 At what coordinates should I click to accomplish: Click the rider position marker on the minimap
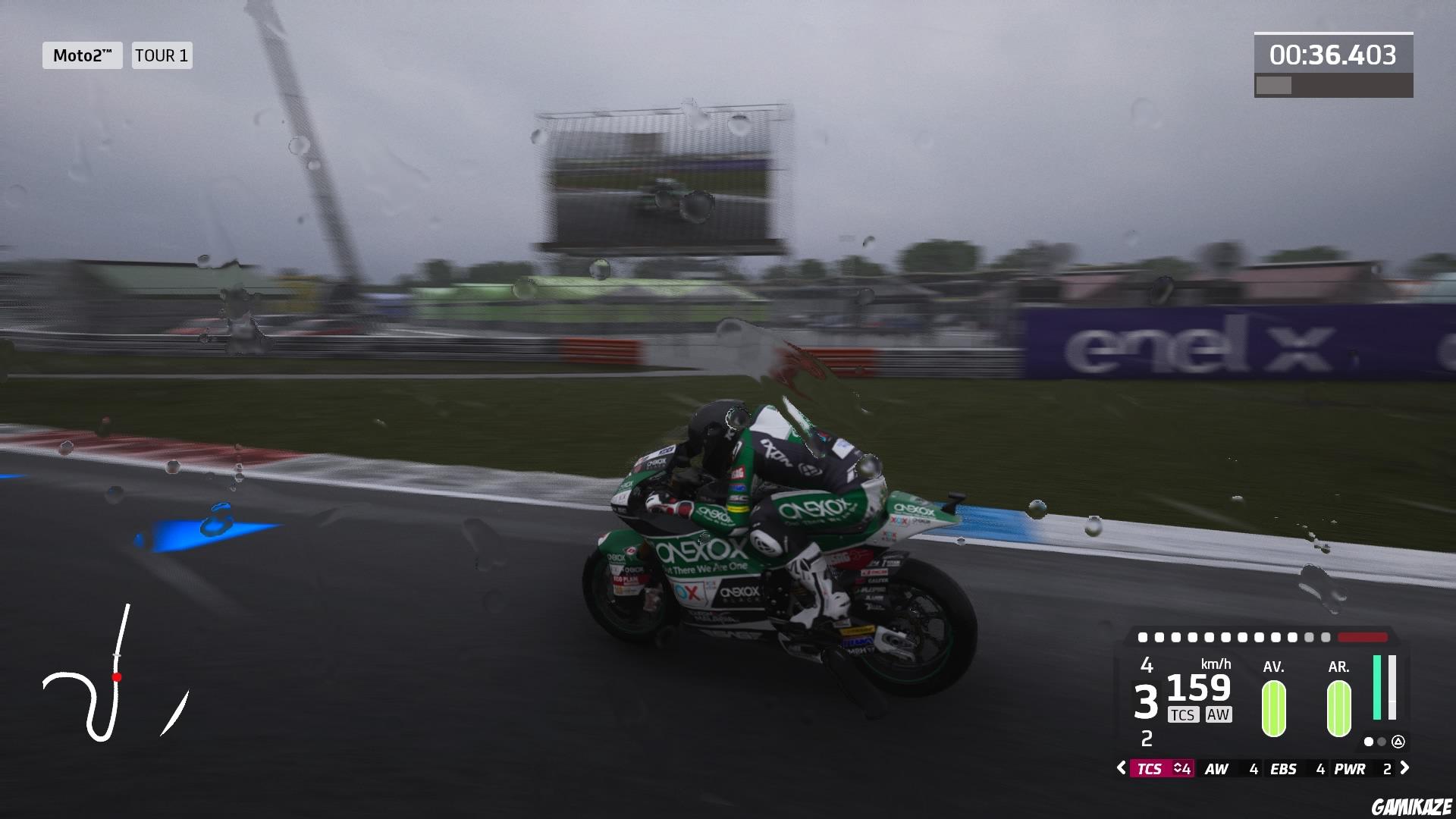(118, 678)
